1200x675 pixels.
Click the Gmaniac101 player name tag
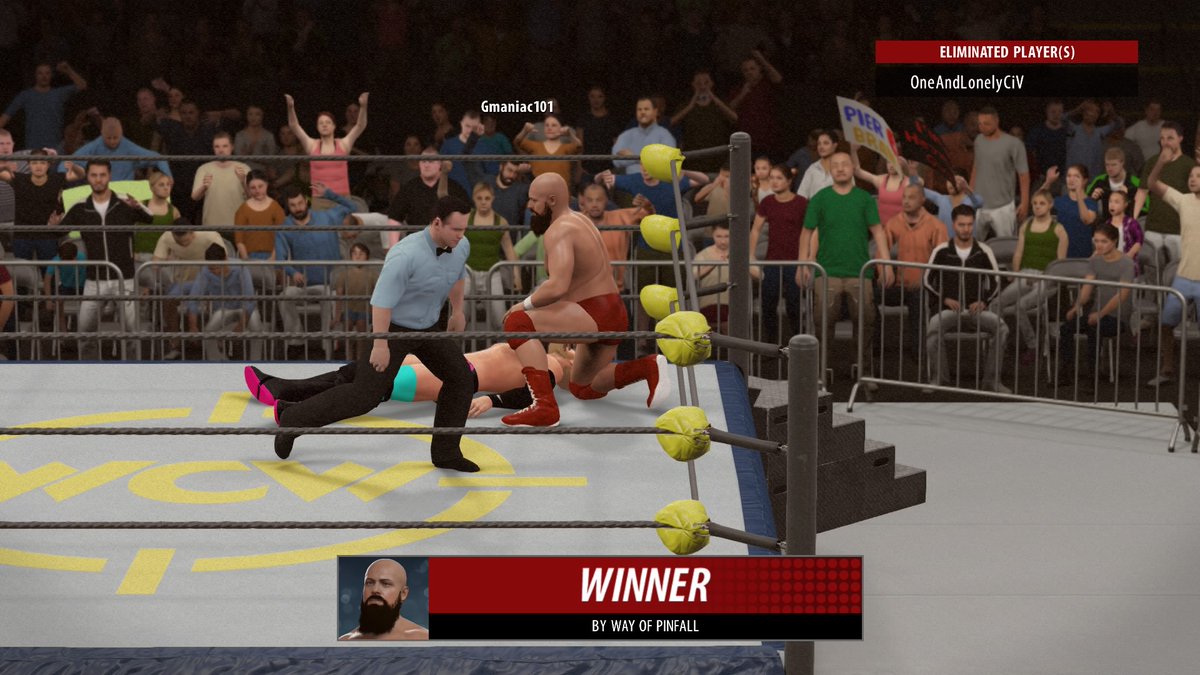[517, 107]
